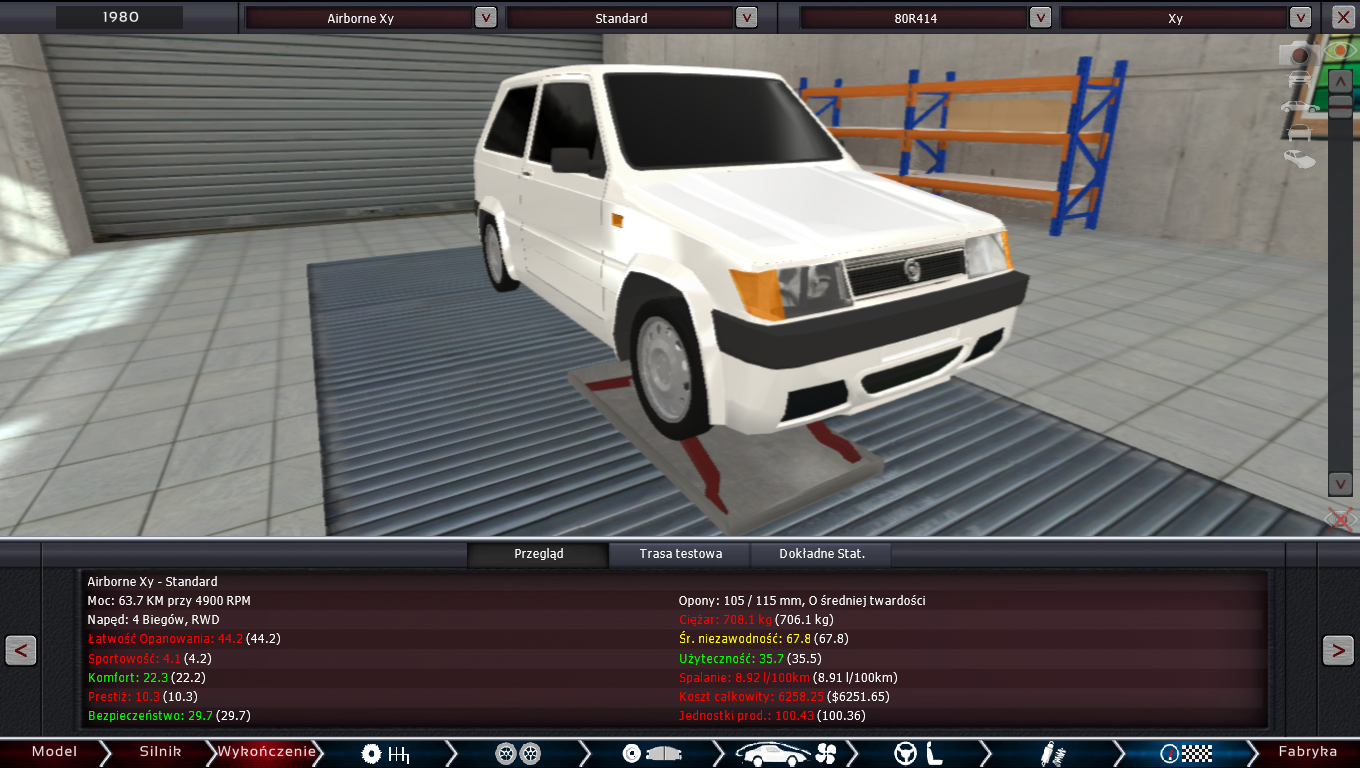Go to next page with right arrow
Image resolution: width=1360 pixels, height=768 pixels.
(x=1338, y=650)
